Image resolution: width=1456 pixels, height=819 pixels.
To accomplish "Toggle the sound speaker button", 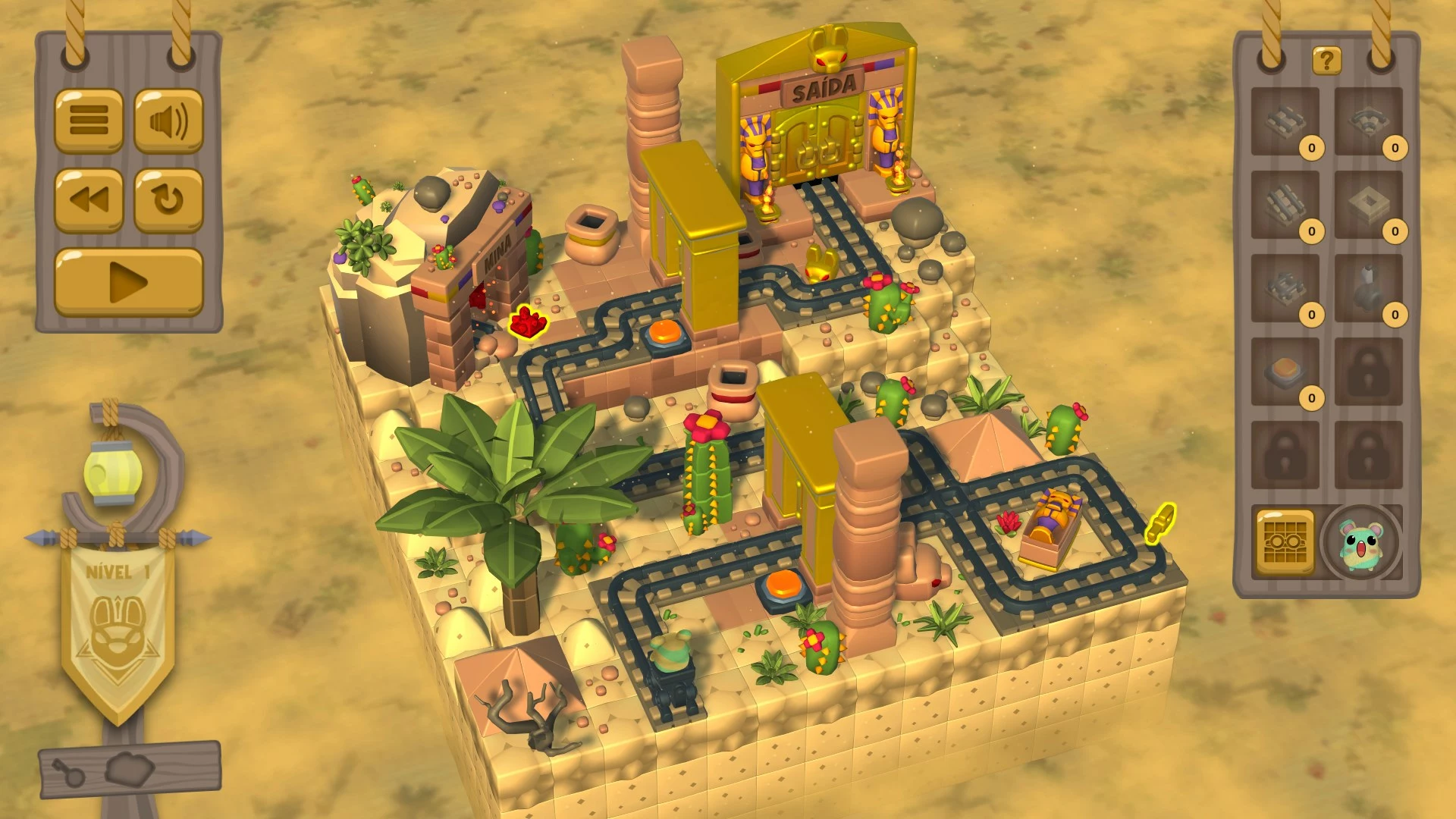I will (x=168, y=121).
